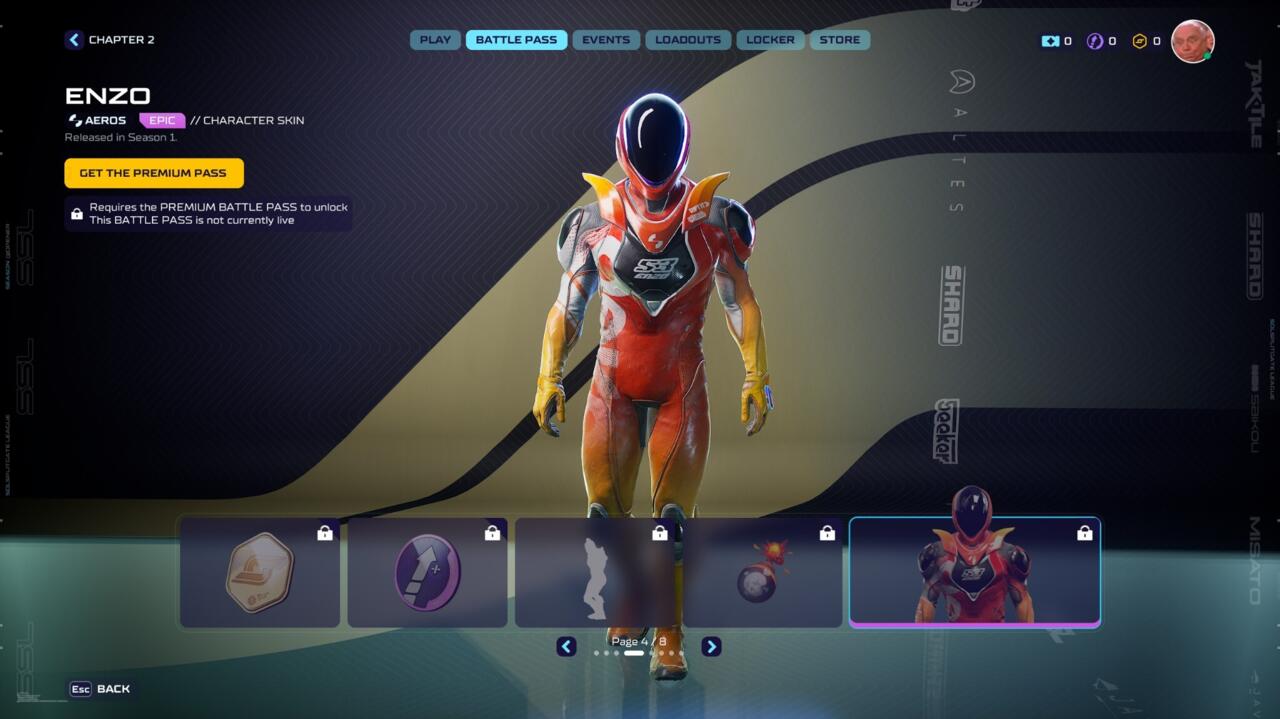Choose the white silhouette emote reward tile
This screenshot has width=1280, height=719.
click(595, 573)
